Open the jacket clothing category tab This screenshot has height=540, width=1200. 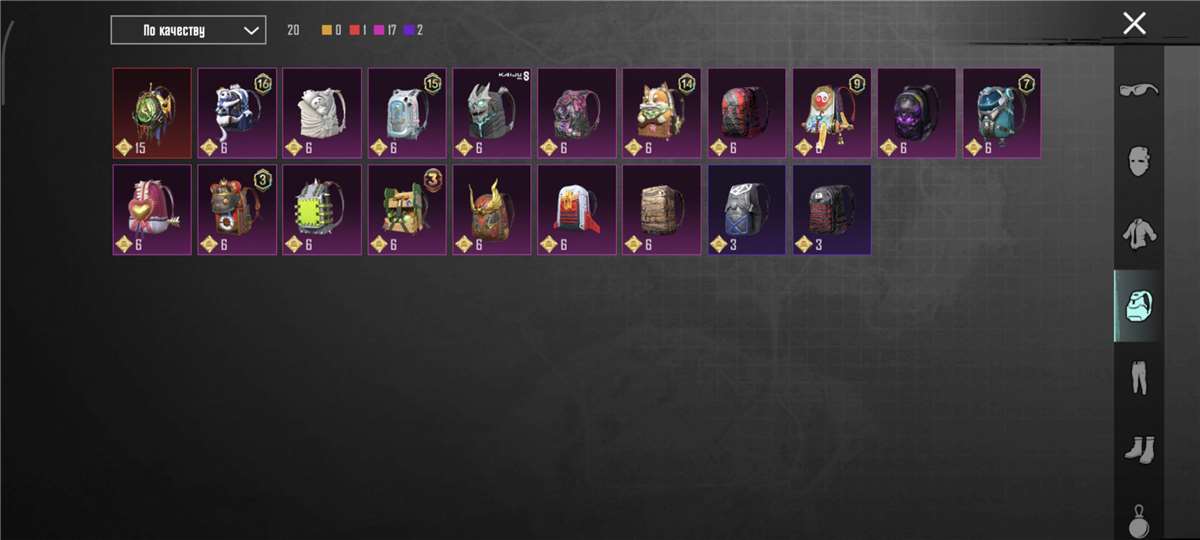click(1138, 233)
